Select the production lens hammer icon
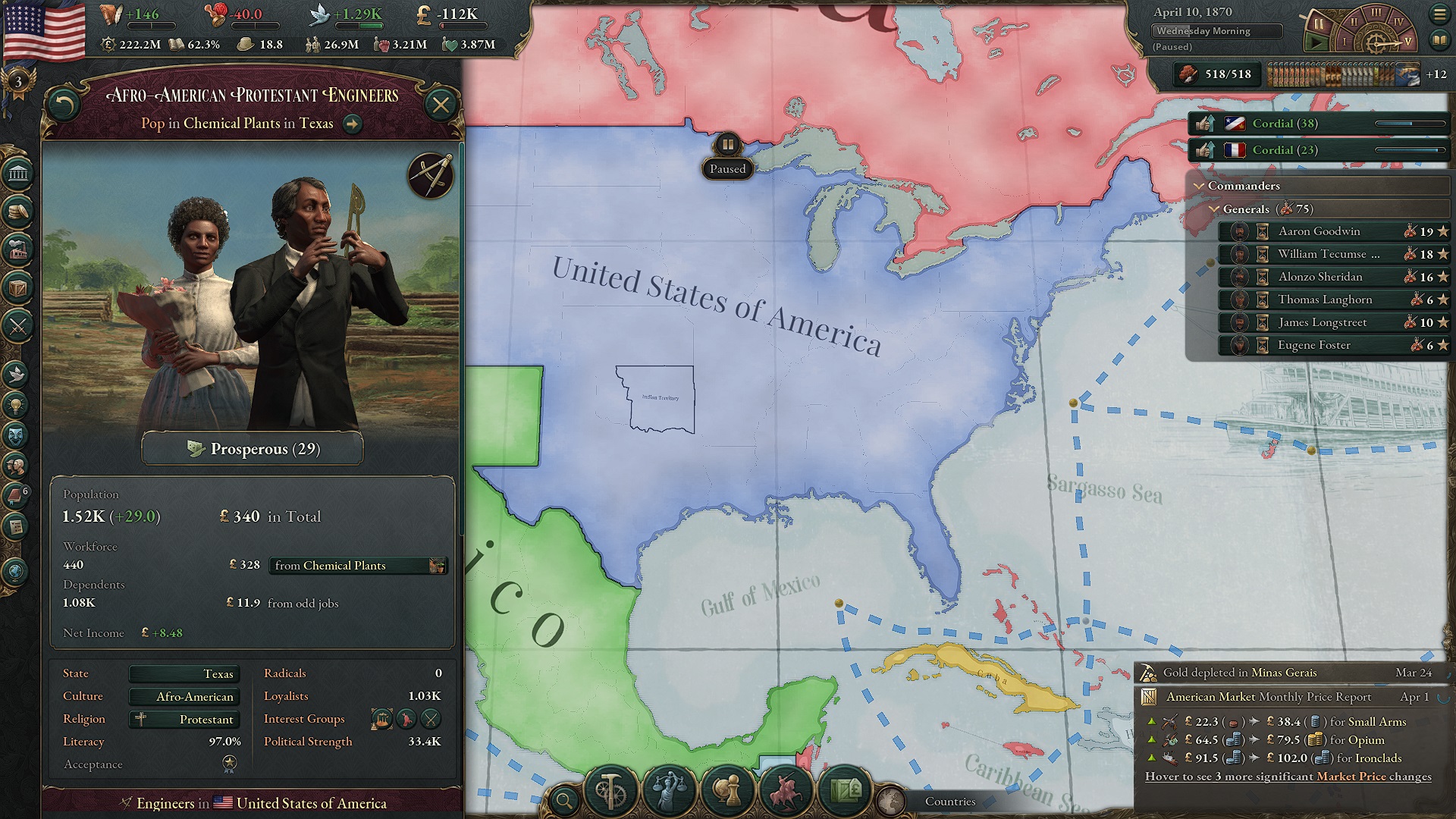This screenshot has width=1456, height=819. (x=611, y=791)
